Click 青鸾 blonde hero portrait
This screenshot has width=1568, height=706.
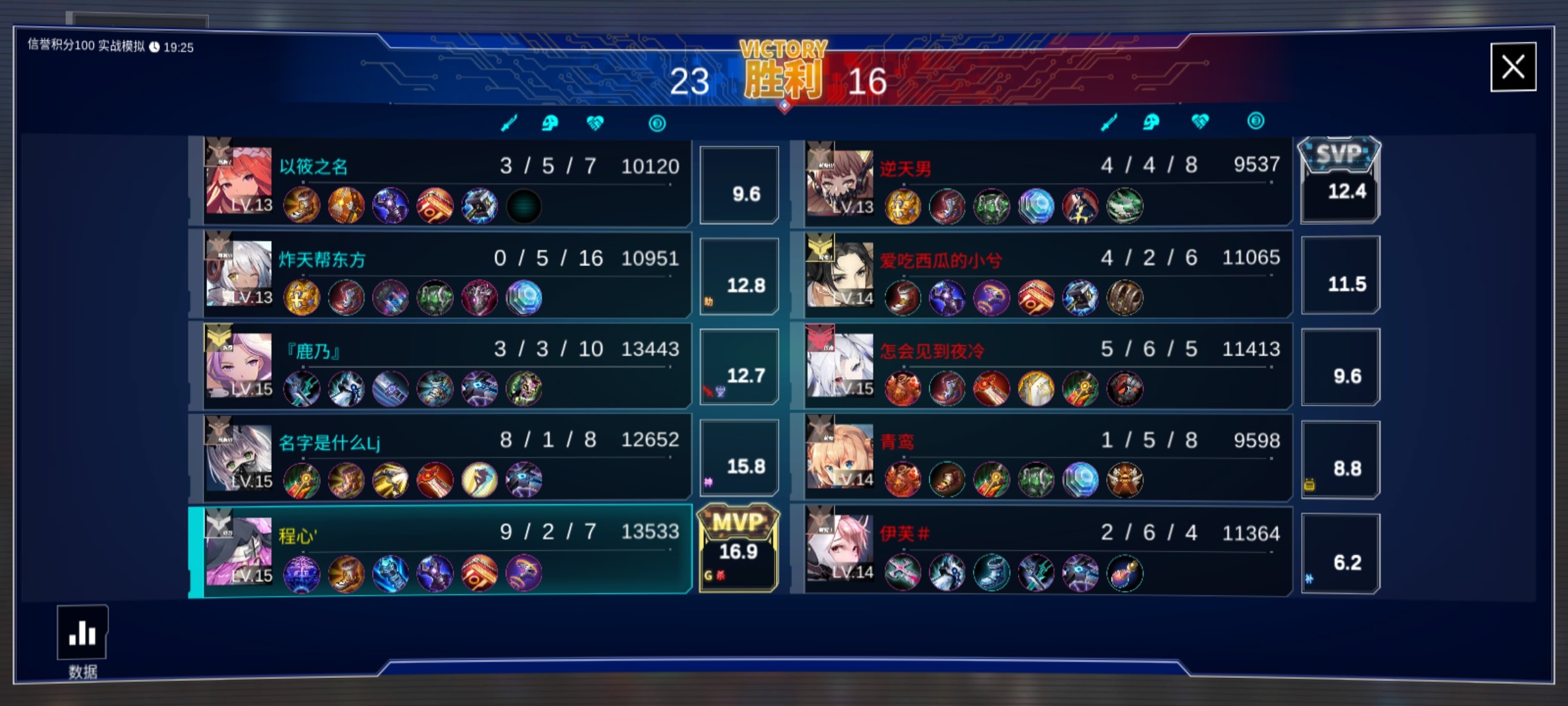click(840, 456)
